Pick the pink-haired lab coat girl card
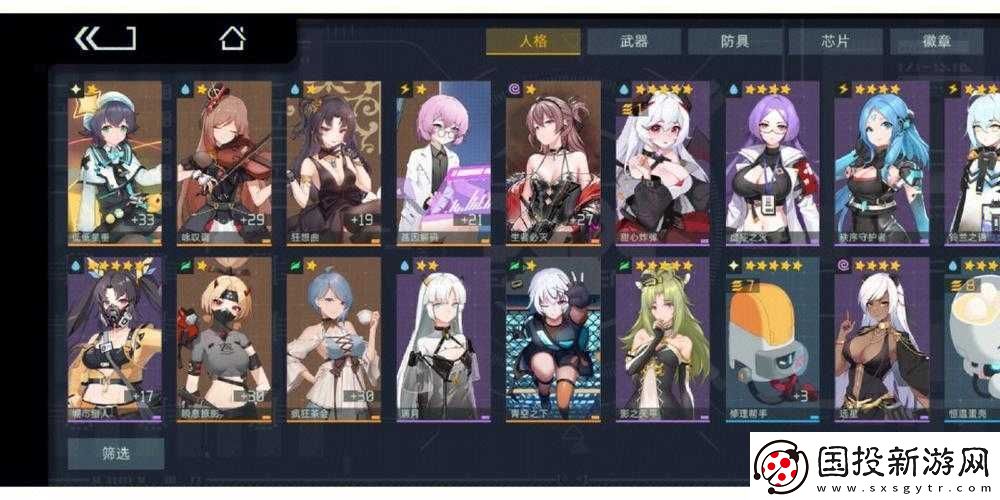This screenshot has height=500, width=1000. pos(443,164)
